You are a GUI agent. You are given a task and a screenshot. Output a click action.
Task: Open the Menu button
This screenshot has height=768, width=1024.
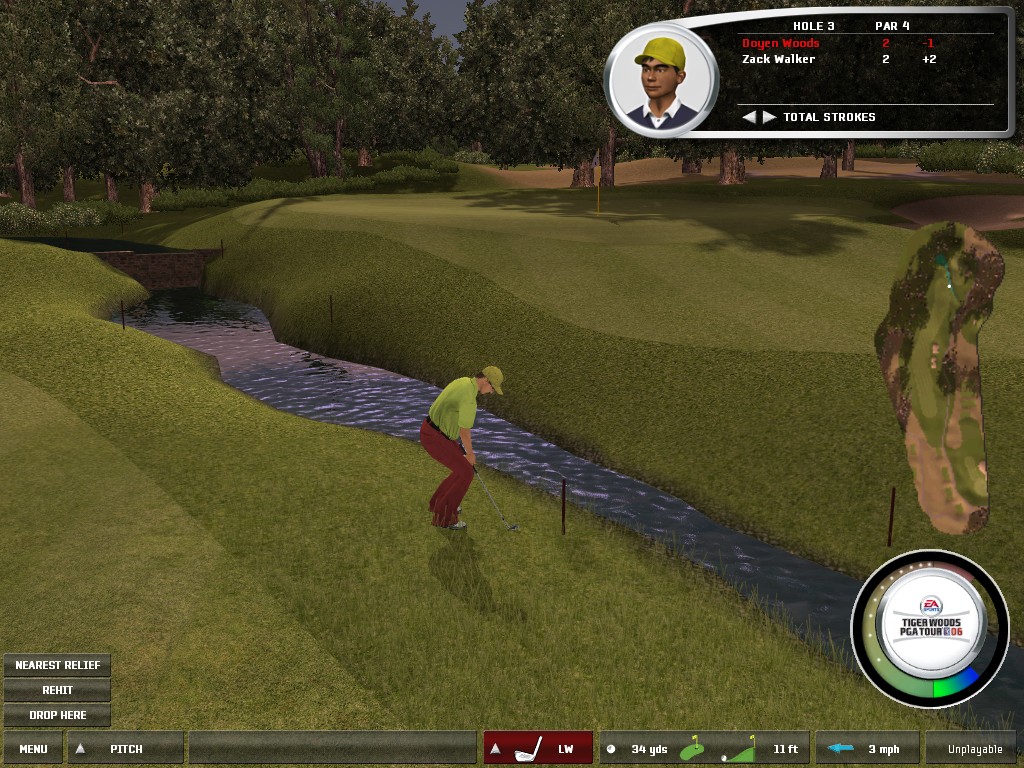[x=33, y=748]
